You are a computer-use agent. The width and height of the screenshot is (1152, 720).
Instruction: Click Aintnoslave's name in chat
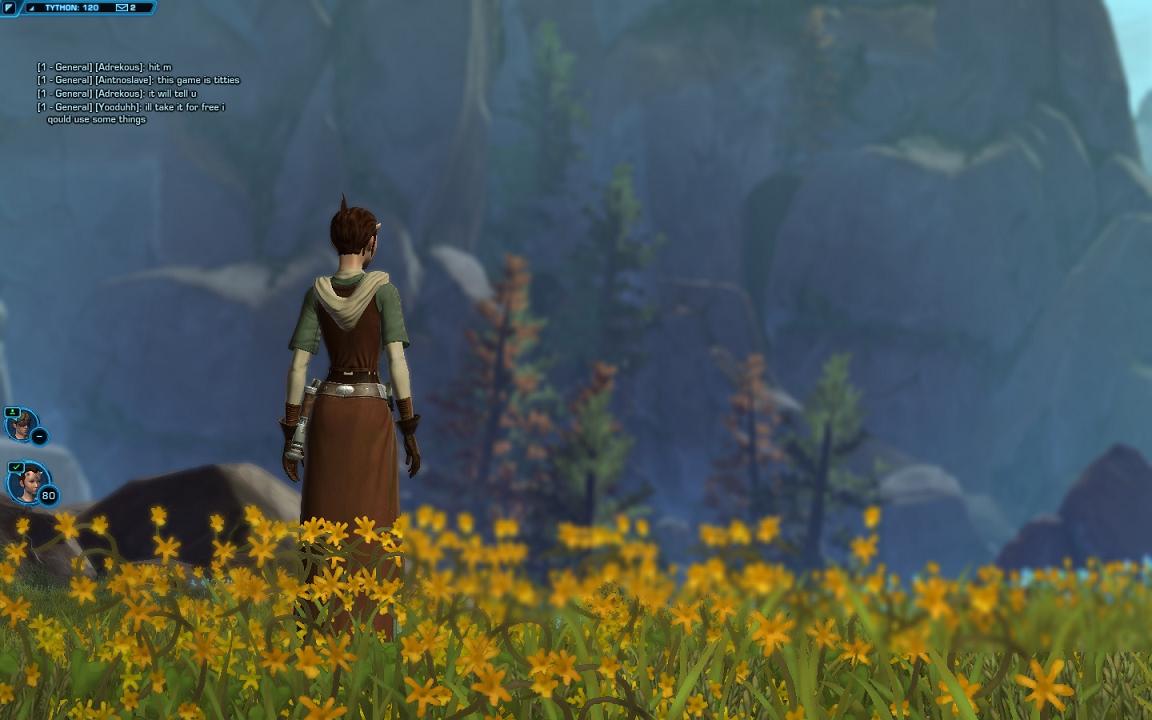coord(124,80)
